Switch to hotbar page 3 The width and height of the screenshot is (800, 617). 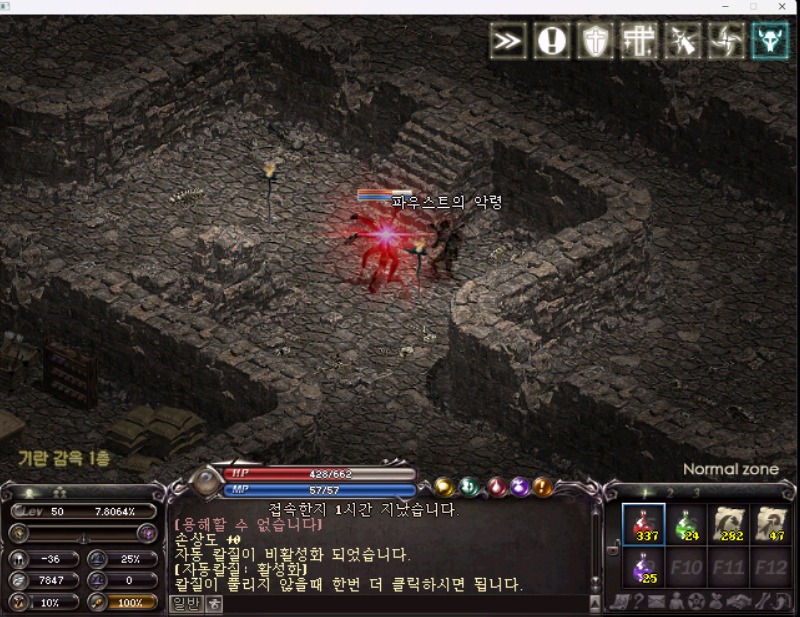click(696, 492)
